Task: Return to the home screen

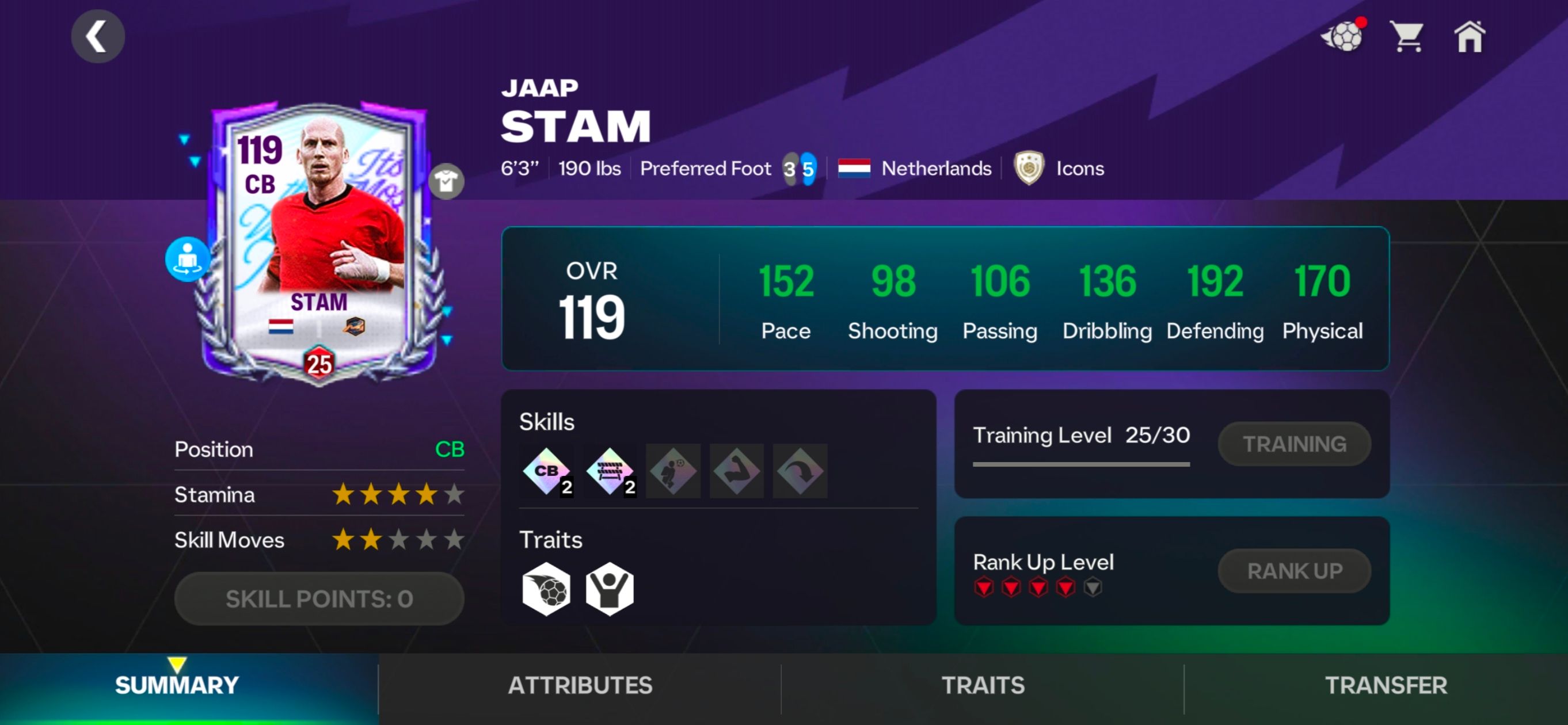Action: point(1470,37)
